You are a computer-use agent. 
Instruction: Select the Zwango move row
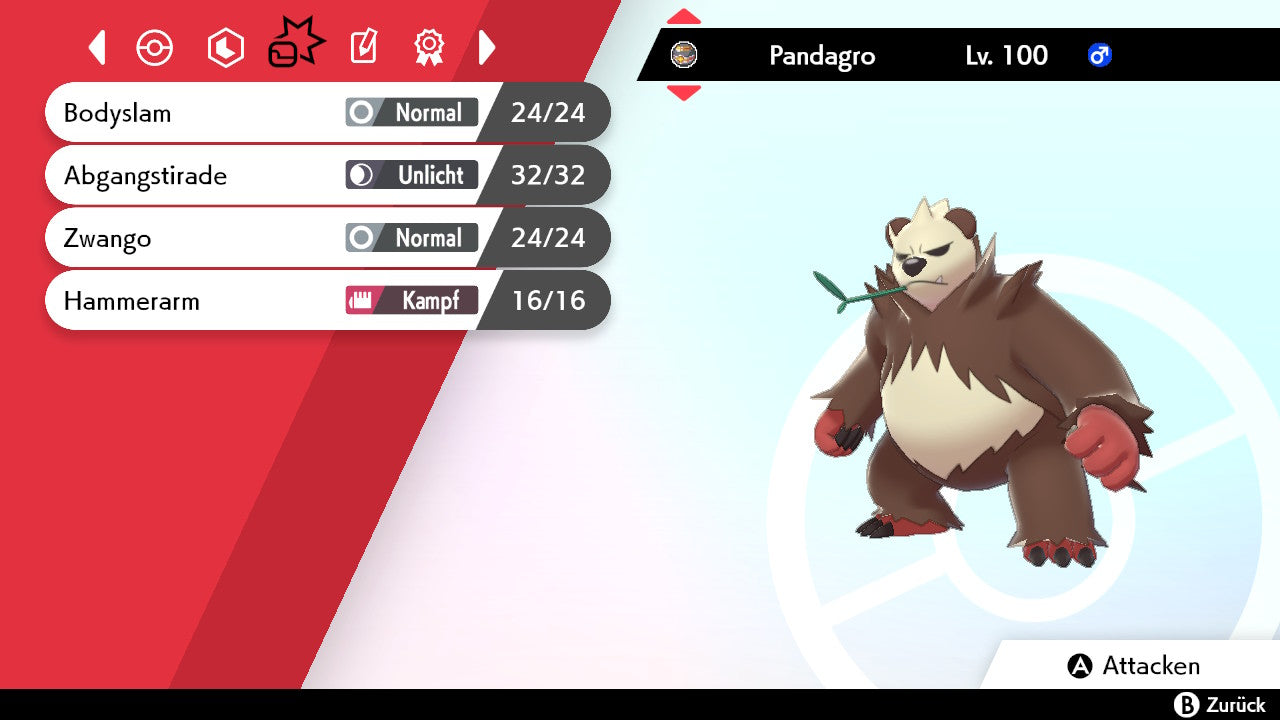[326, 239]
